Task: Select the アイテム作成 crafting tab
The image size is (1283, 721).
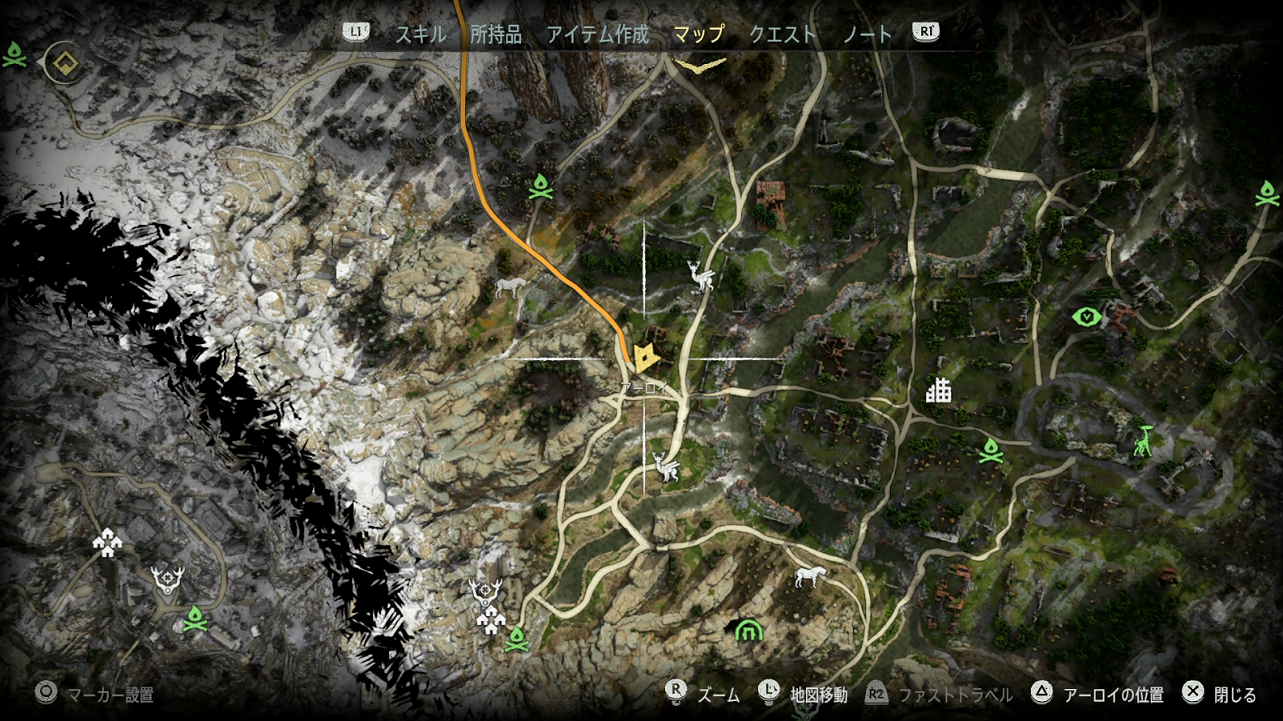Action: tap(597, 34)
